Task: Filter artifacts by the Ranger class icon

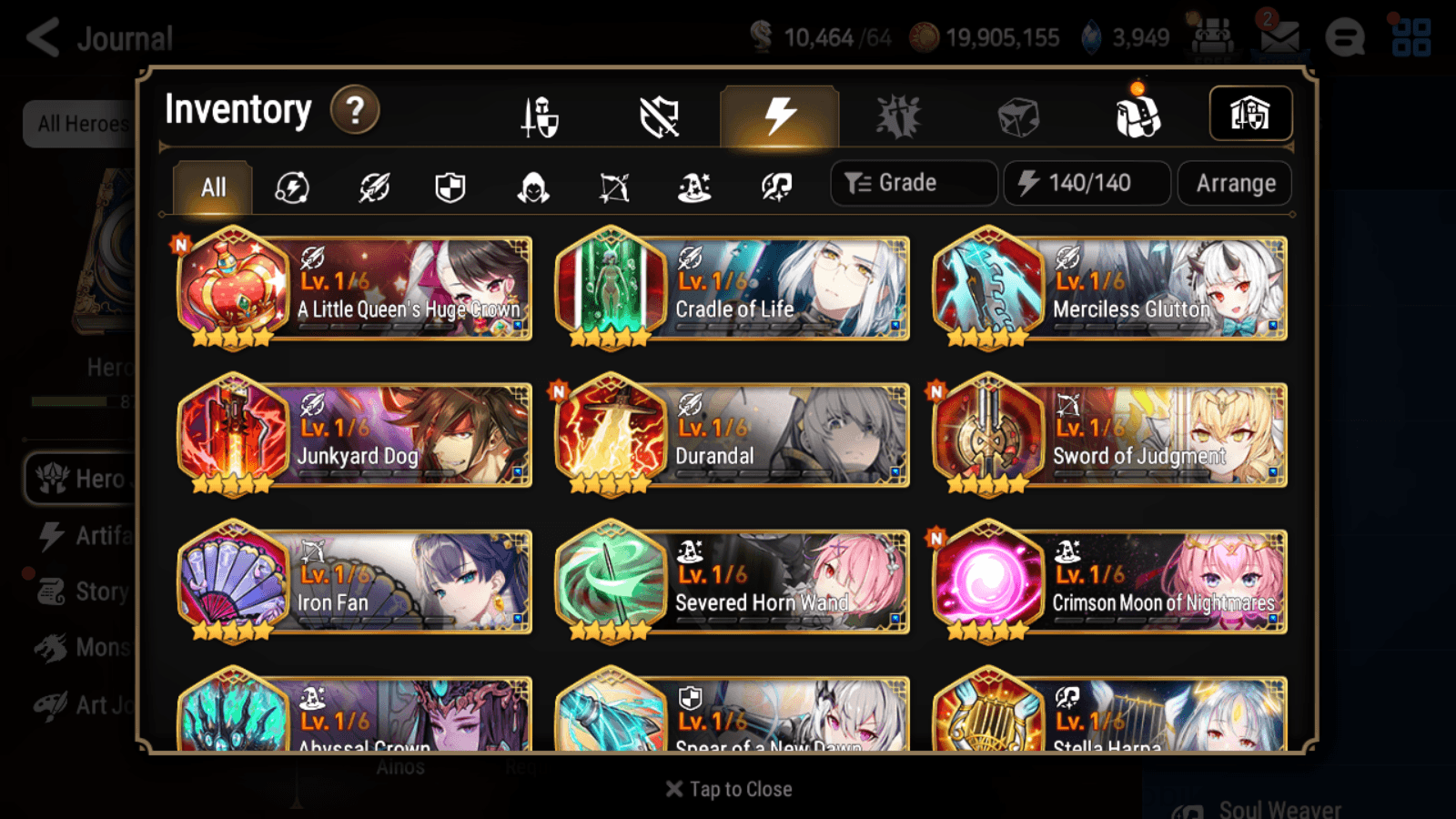Action: click(x=612, y=187)
